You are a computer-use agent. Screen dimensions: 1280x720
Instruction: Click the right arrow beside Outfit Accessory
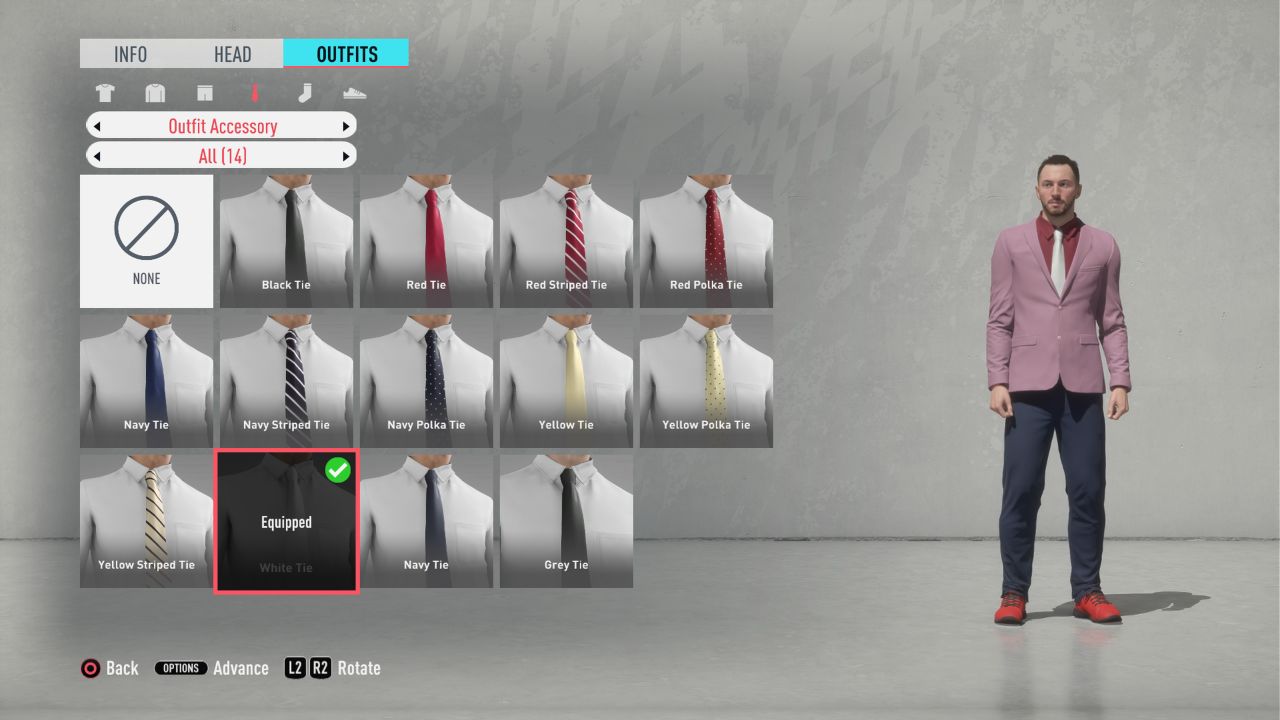click(x=346, y=126)
